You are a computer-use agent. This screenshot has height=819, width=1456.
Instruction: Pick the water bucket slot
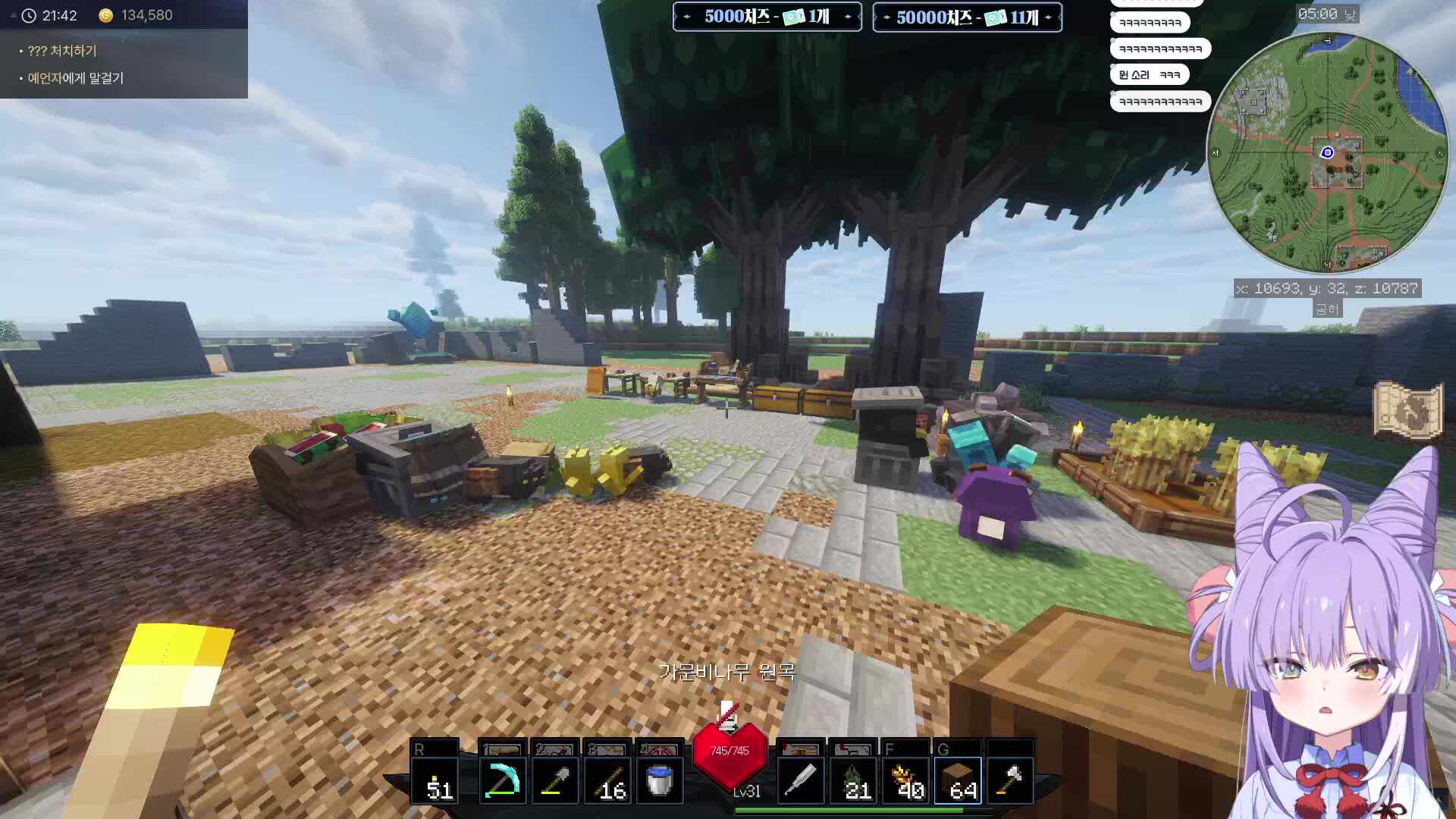pyautogui.click(x=659, y=780)
